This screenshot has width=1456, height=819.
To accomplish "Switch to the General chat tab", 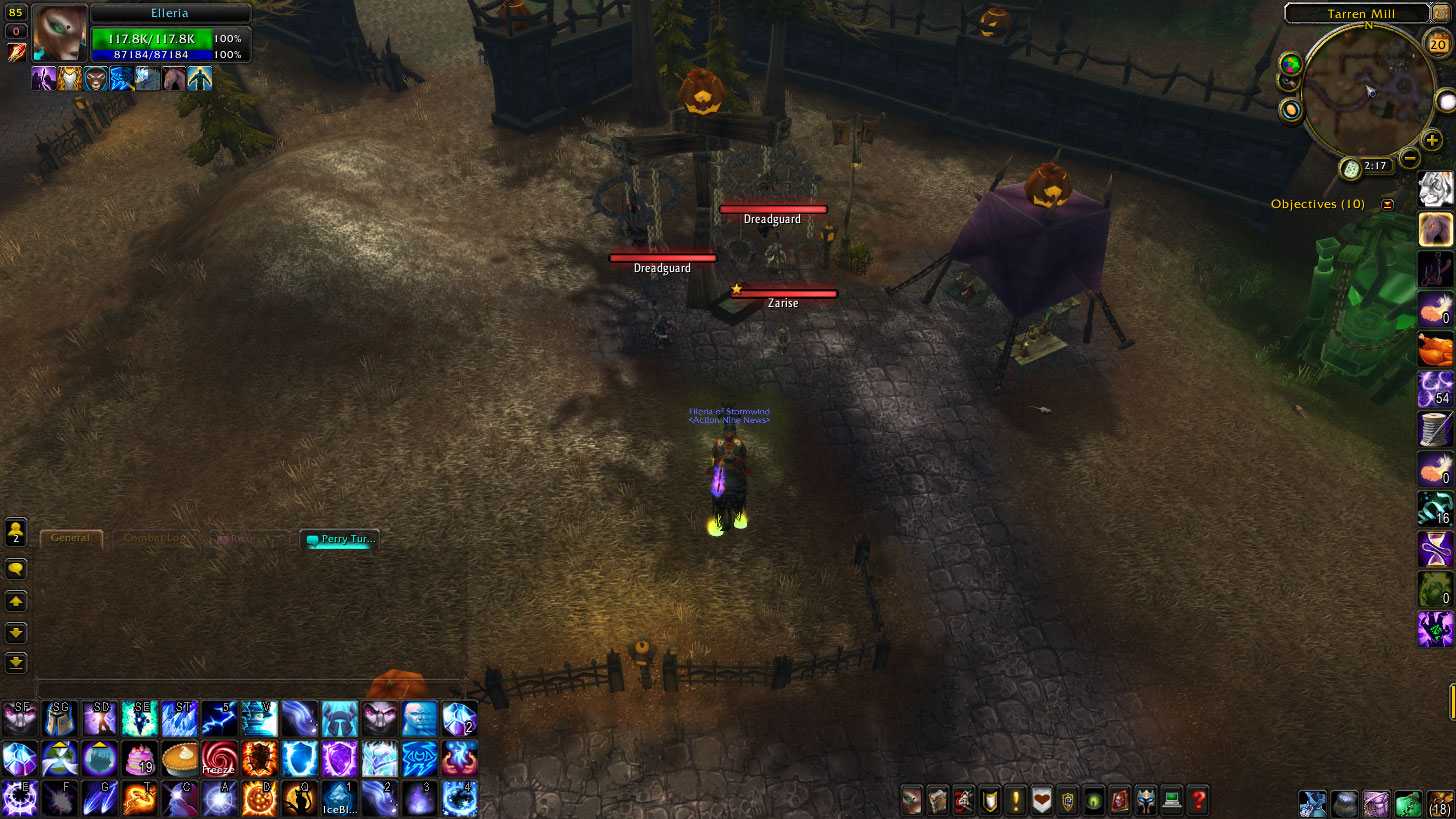I will 70,538.
